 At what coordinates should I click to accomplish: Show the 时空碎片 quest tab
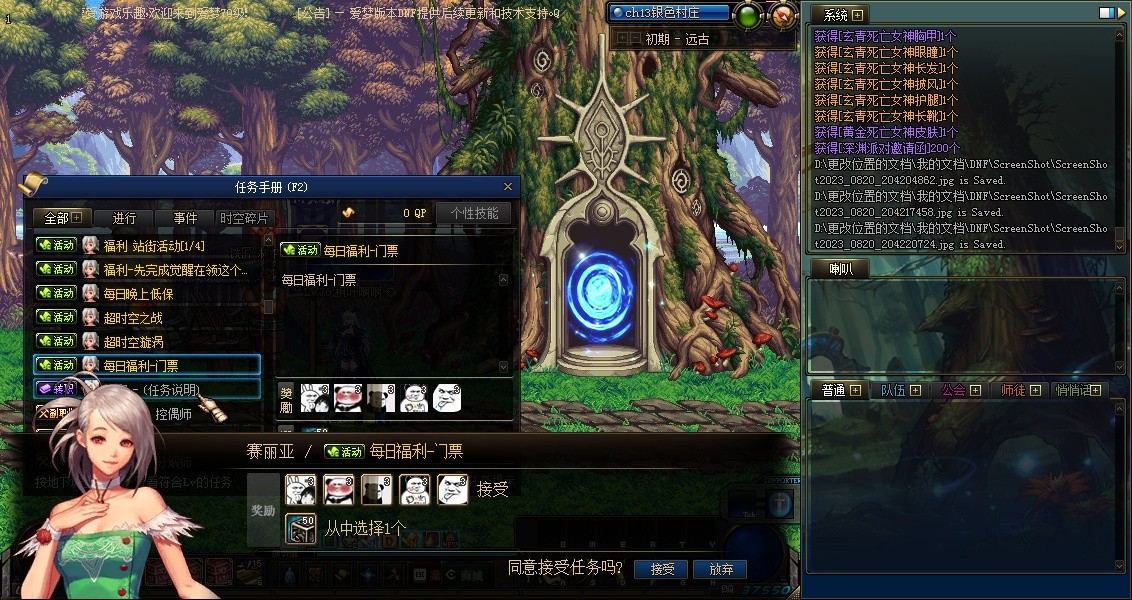[x=244, y=218]
